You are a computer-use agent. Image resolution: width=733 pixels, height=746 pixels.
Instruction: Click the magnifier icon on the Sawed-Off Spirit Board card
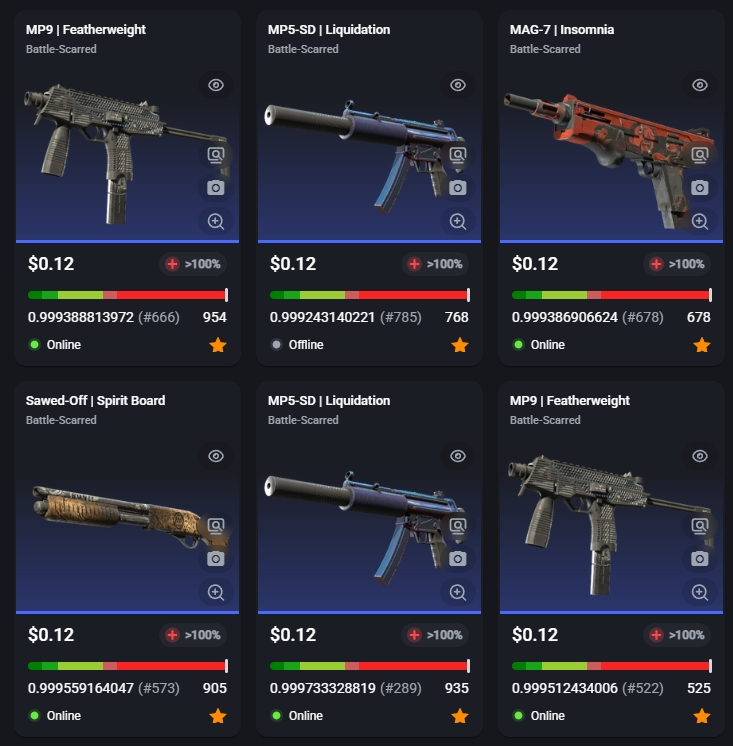coord(216,592)
